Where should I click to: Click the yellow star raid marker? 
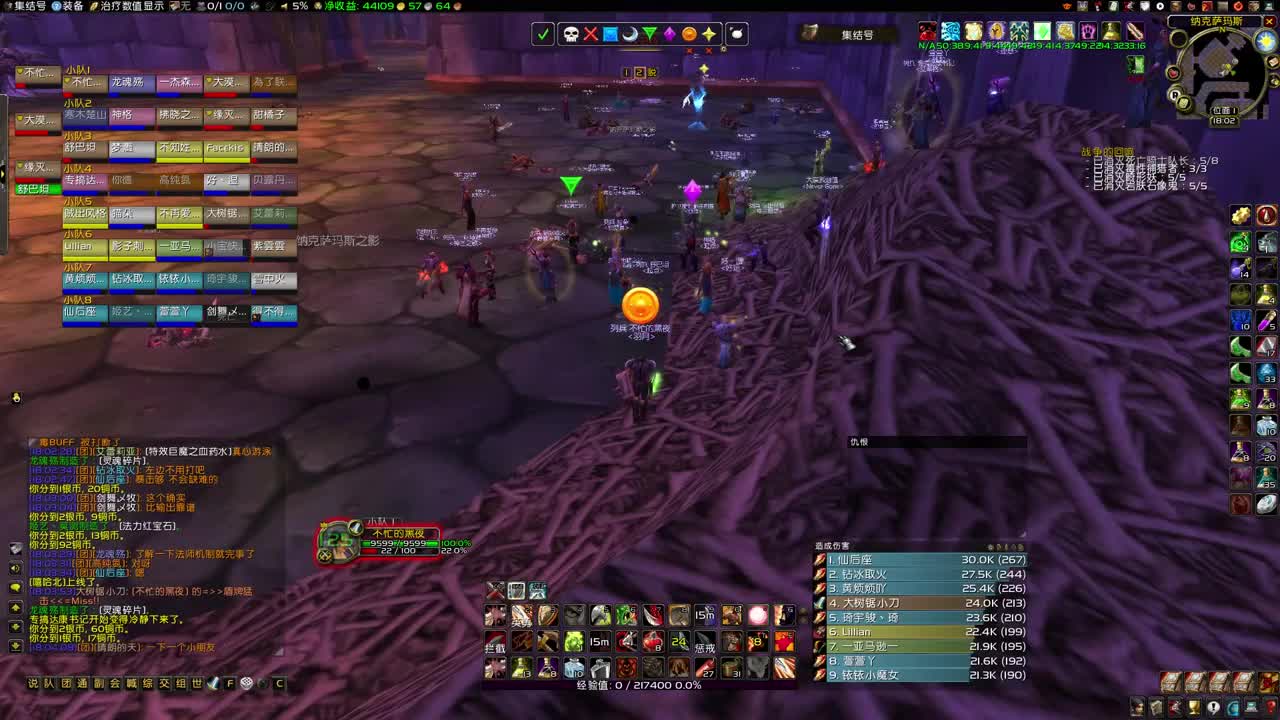click(x=710, y=34)
